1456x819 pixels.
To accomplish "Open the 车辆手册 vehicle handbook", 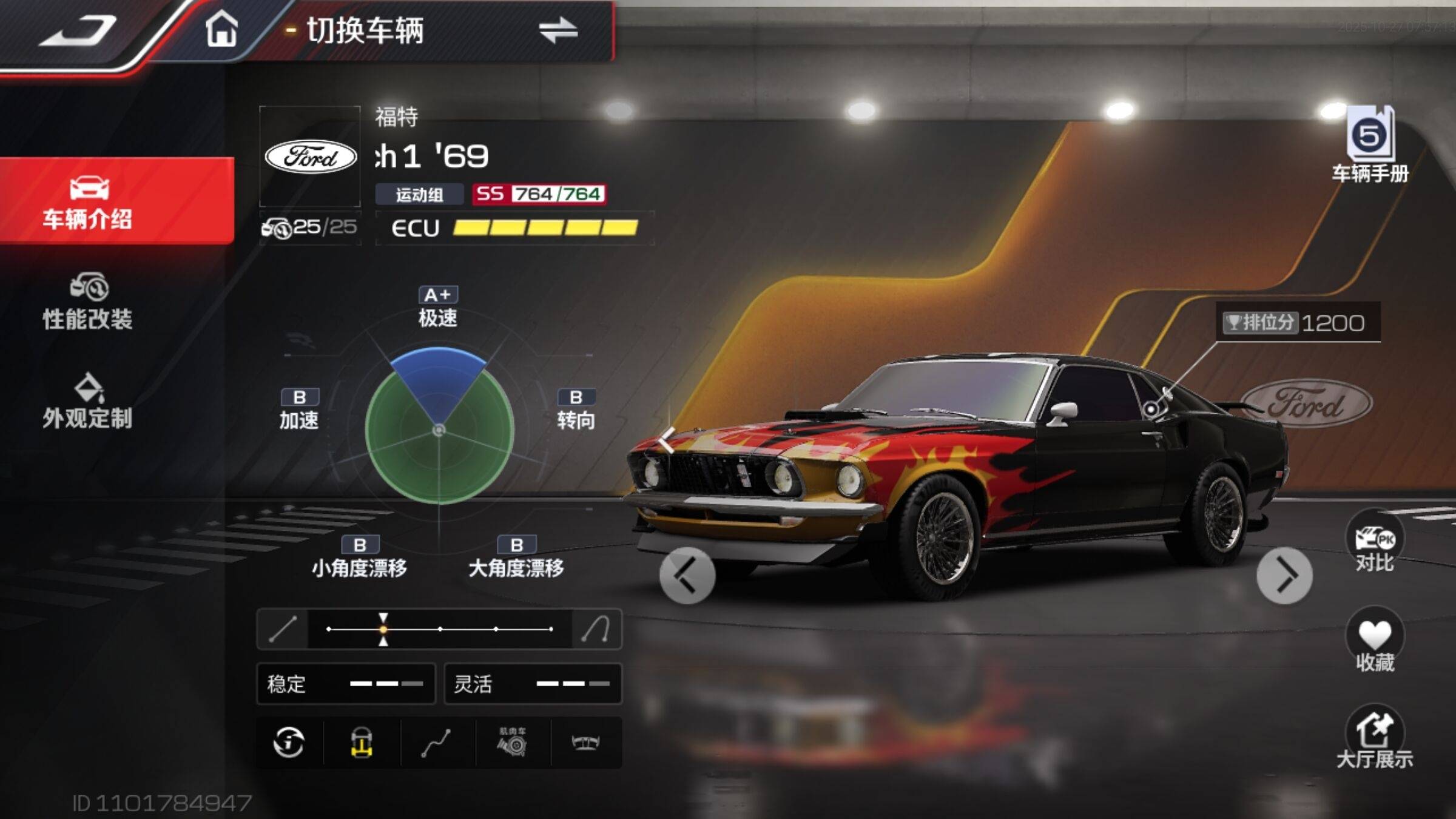I will pyautogui.click(x=1370, y=146).
